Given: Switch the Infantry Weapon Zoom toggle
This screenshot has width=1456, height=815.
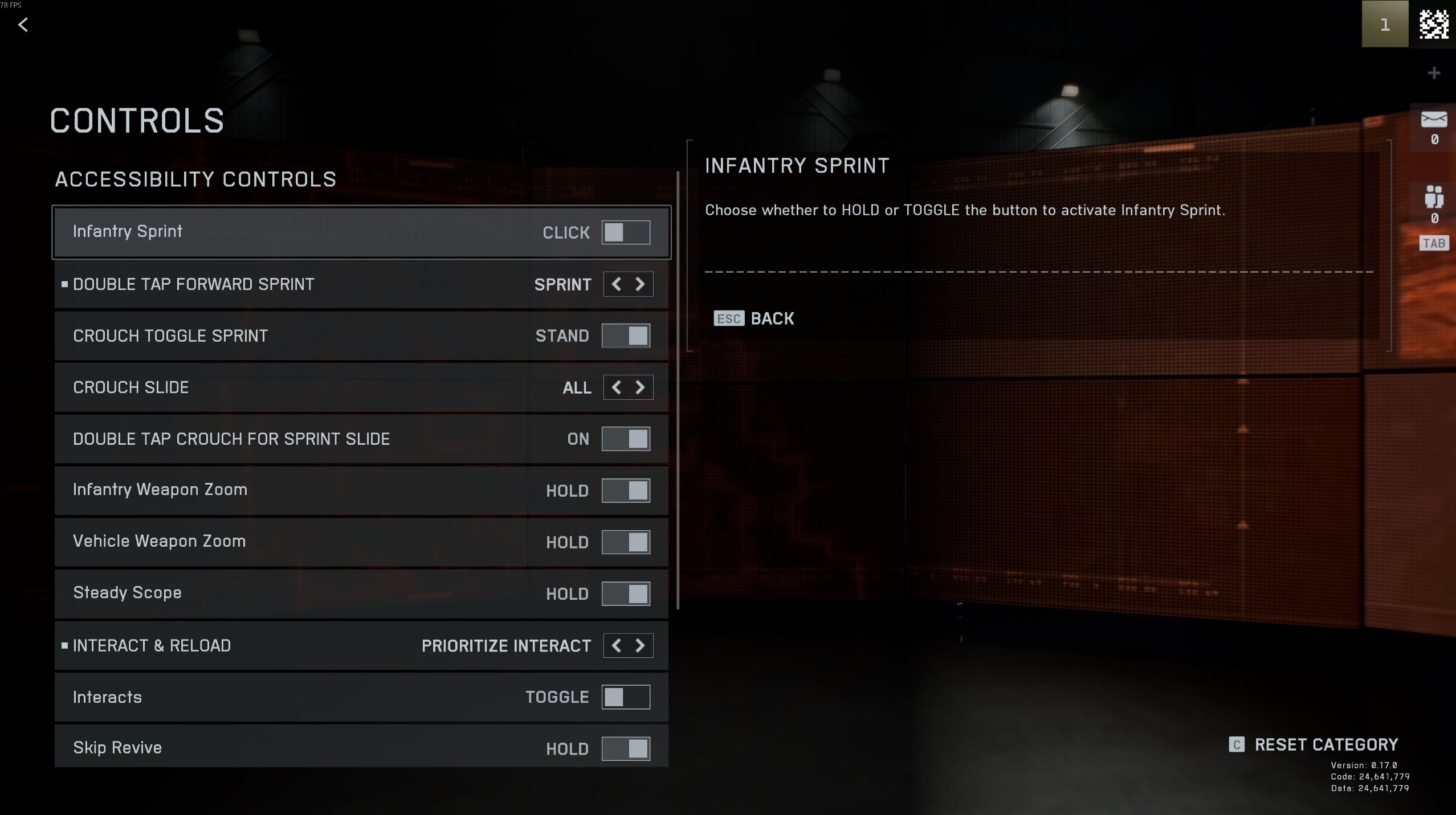Looking at the screenshot, I should click(626, 490).
